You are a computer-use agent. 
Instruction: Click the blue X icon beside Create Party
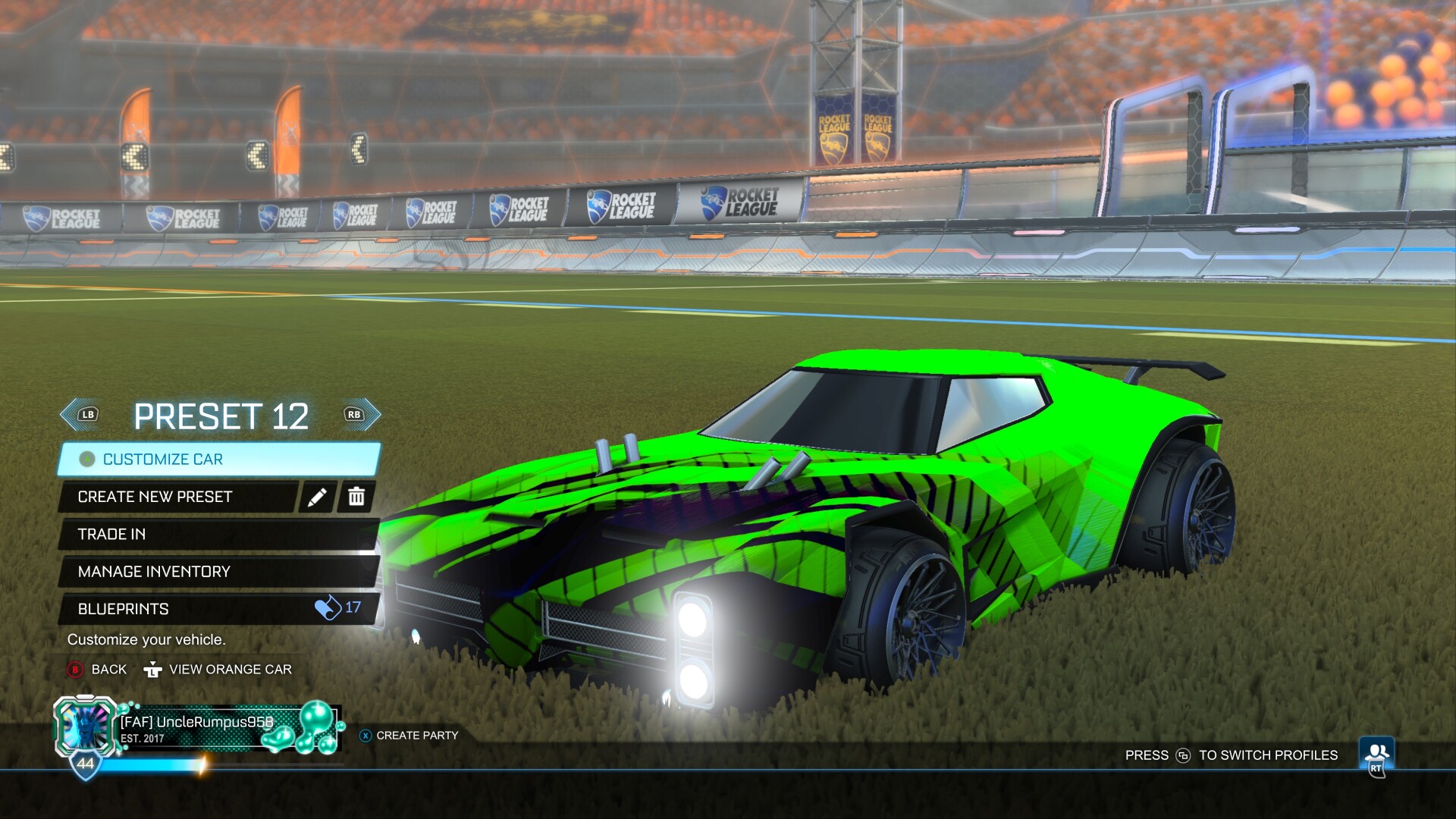tap(367, 735)
